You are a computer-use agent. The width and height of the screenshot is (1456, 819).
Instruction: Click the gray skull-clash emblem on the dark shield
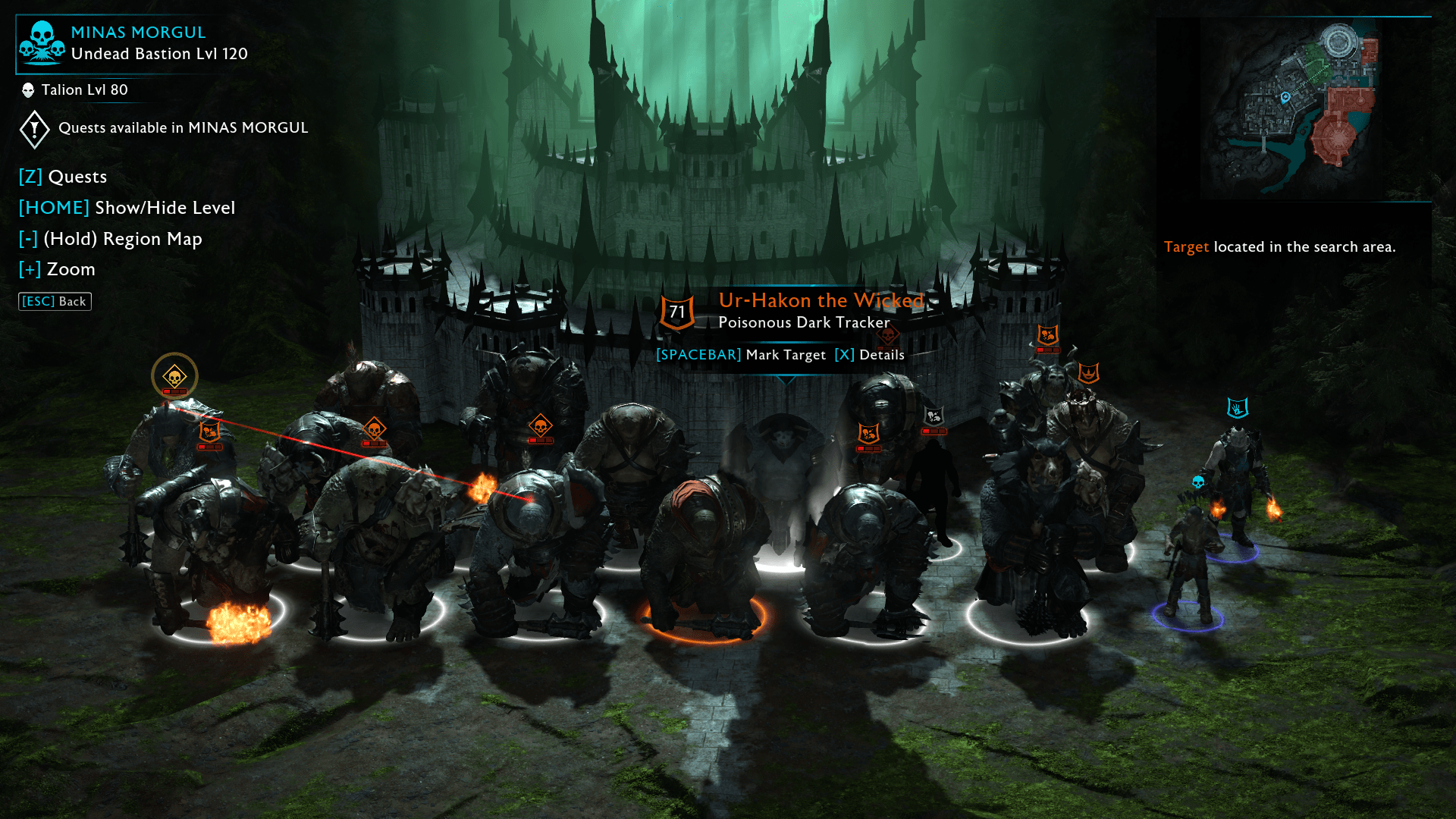click(x=934, y=416)
